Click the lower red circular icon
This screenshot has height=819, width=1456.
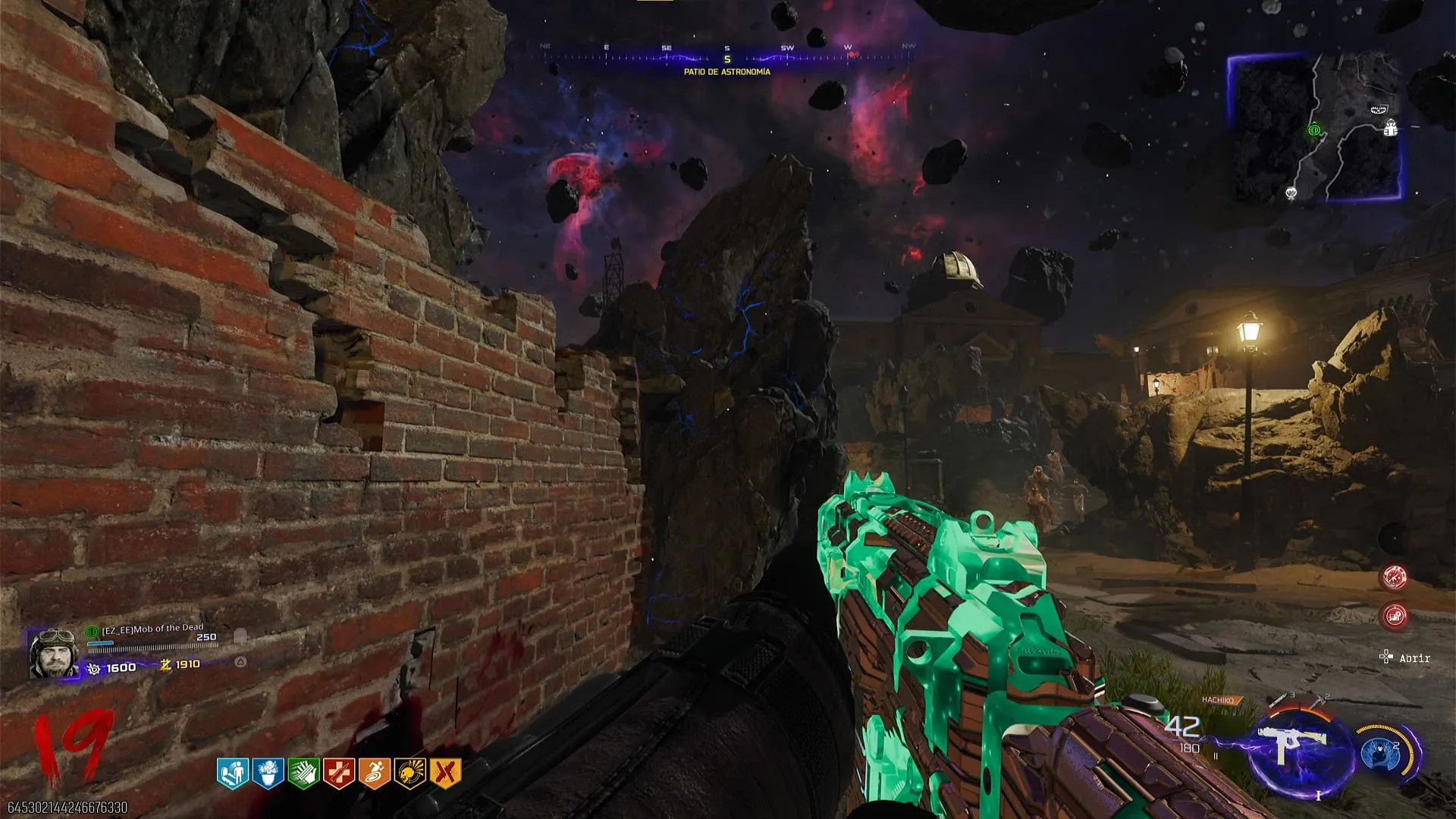[x=1394, y=616]
